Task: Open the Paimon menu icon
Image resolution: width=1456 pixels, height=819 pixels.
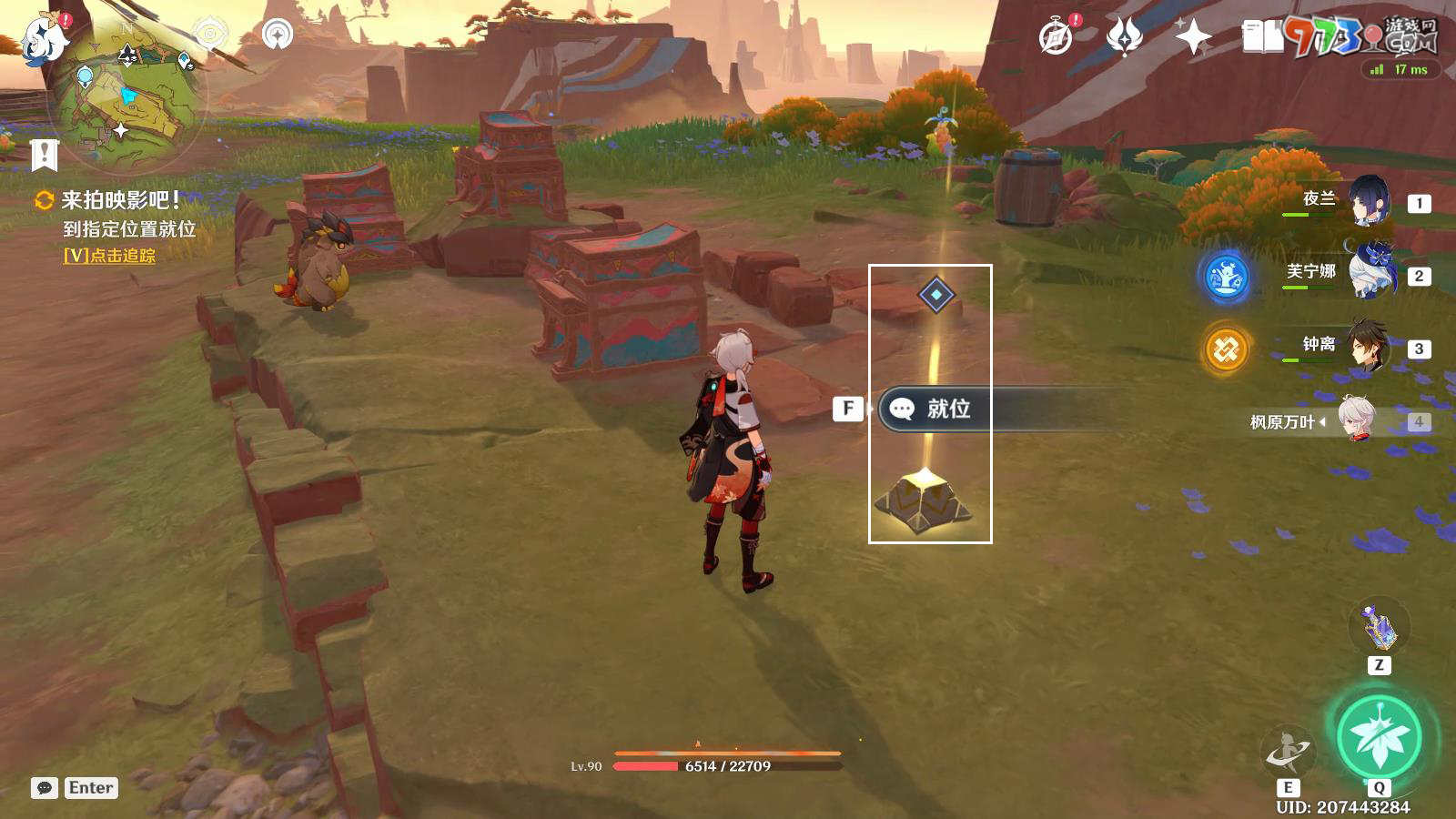Action: (x=43, y=38)
